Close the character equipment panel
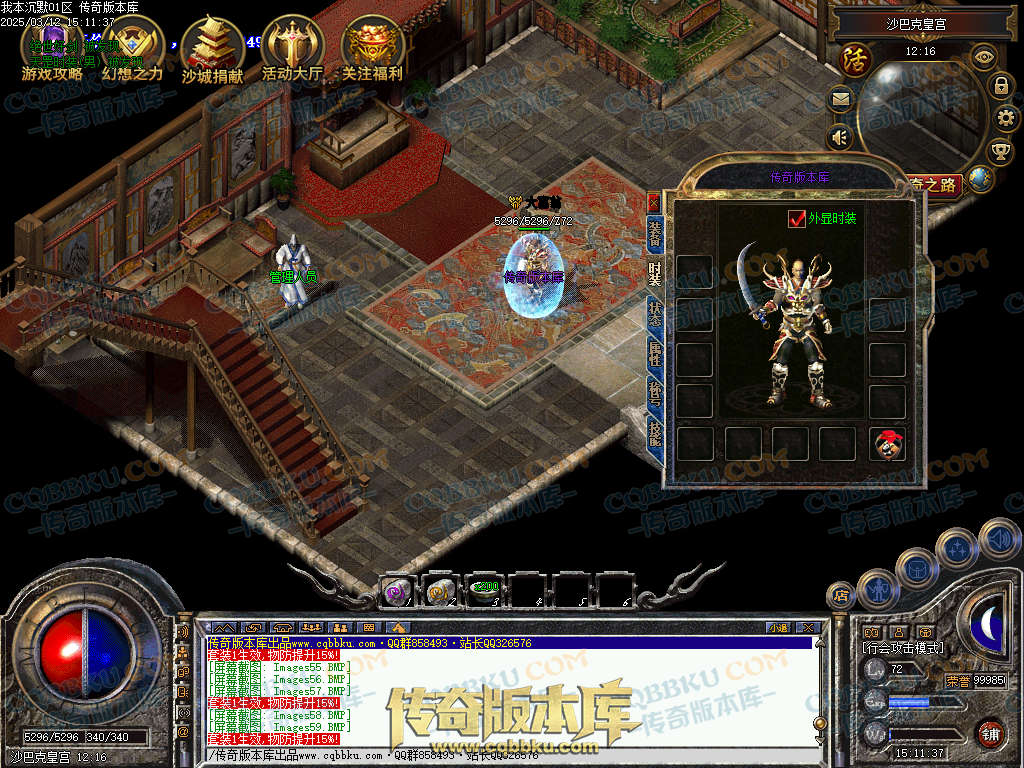This screenshot has height=768, width=1024. (x=654, y=201)
